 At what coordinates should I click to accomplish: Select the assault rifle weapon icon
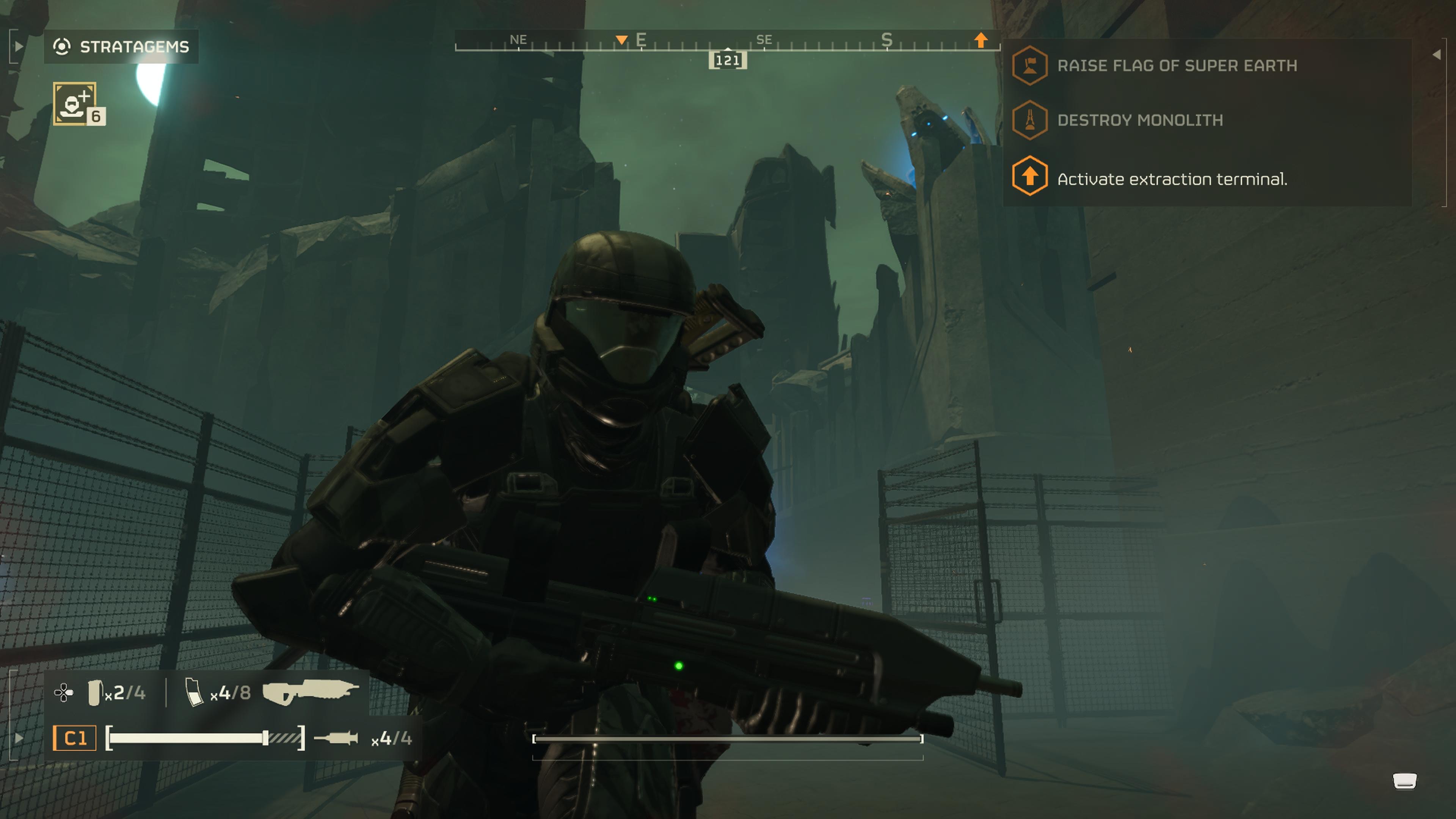pyautogui.click(x=310, y=692)
